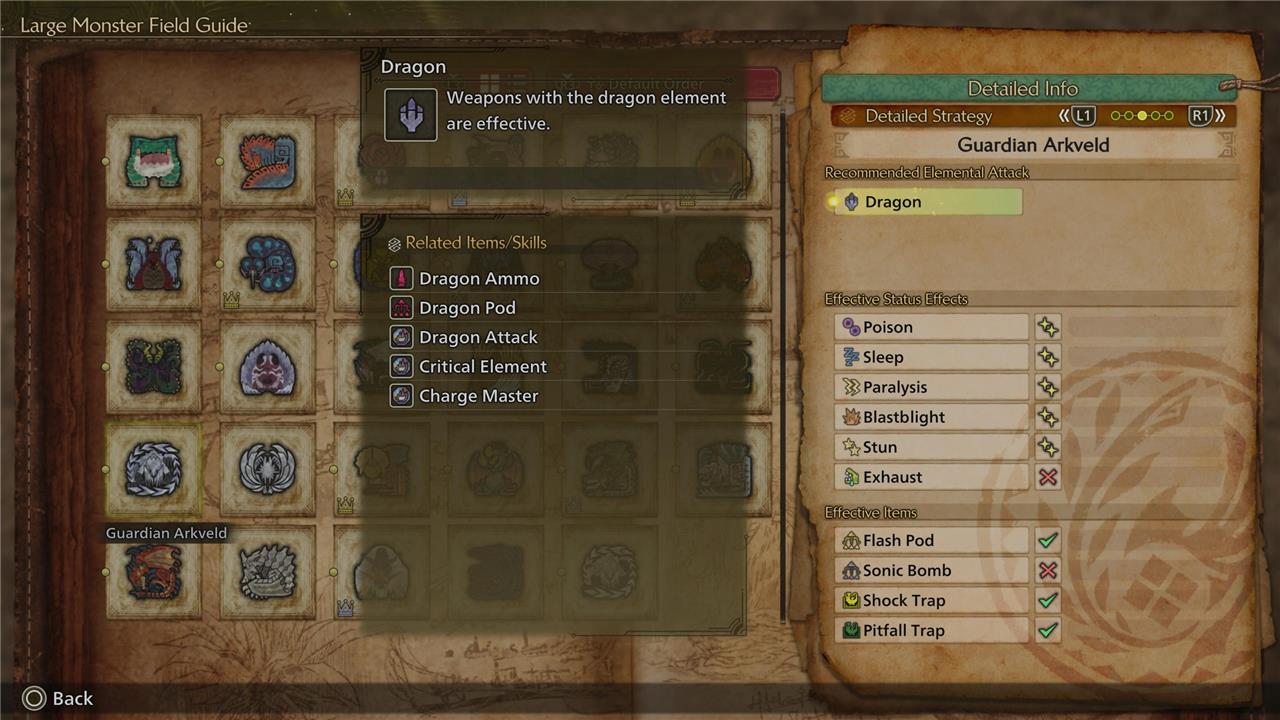The height and width of the screenshot is (720, 1280).
Task: Choose the green frog-like monster tile
Action: [153, 161]
